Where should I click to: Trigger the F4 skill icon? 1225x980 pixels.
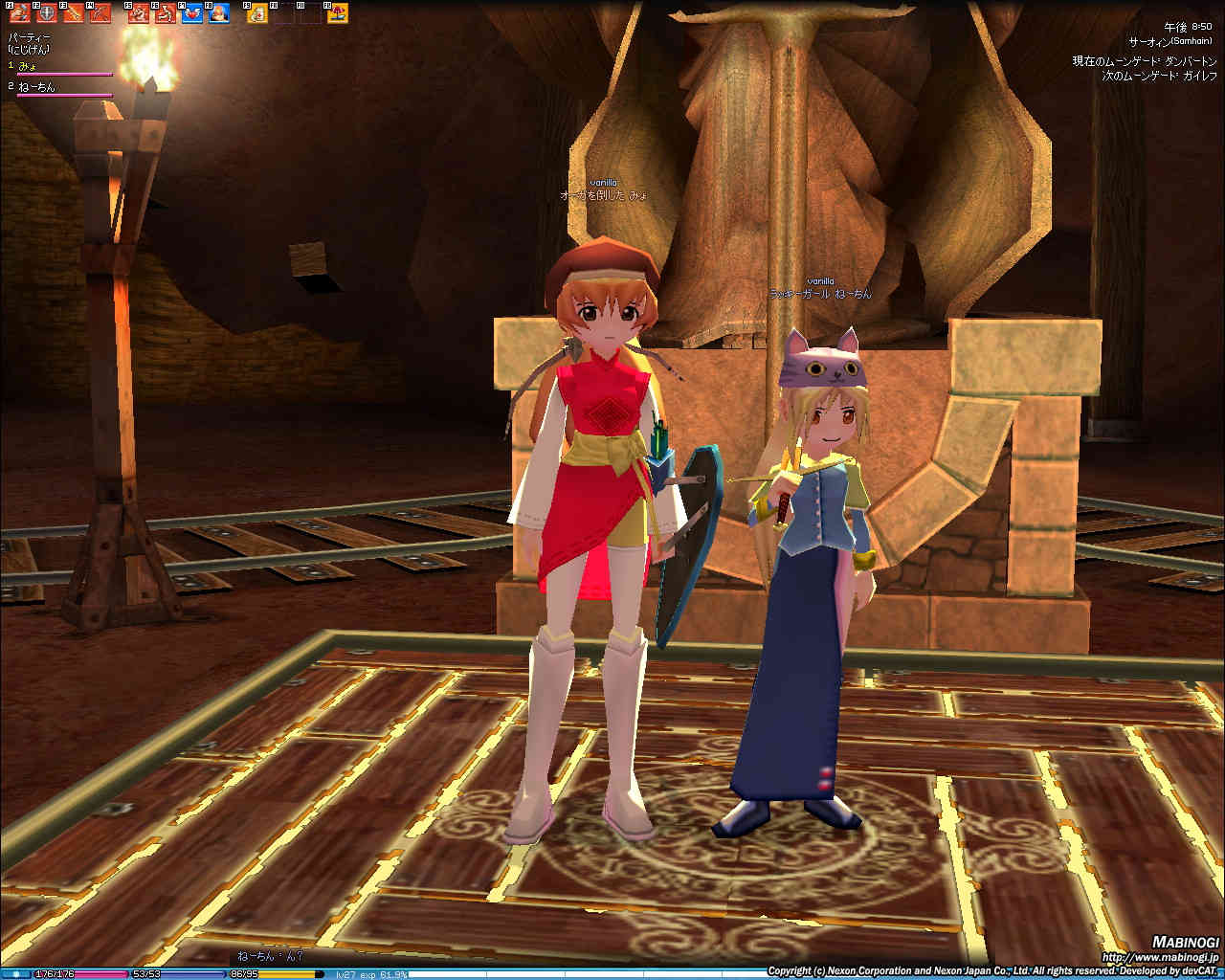tap(100, 12)
